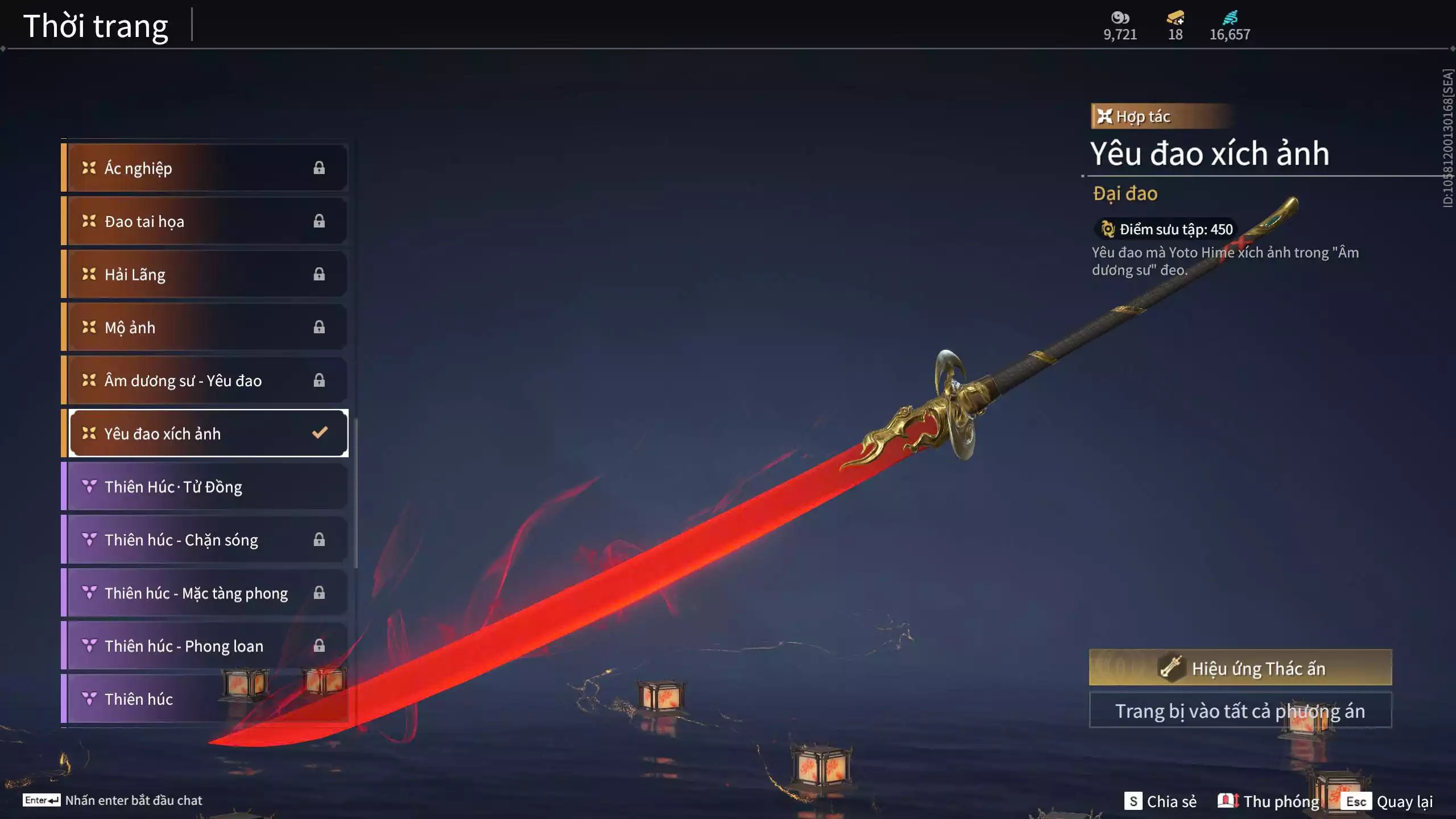Pick the Mộ ảnh weapon skin

click(x=205, y=327)
